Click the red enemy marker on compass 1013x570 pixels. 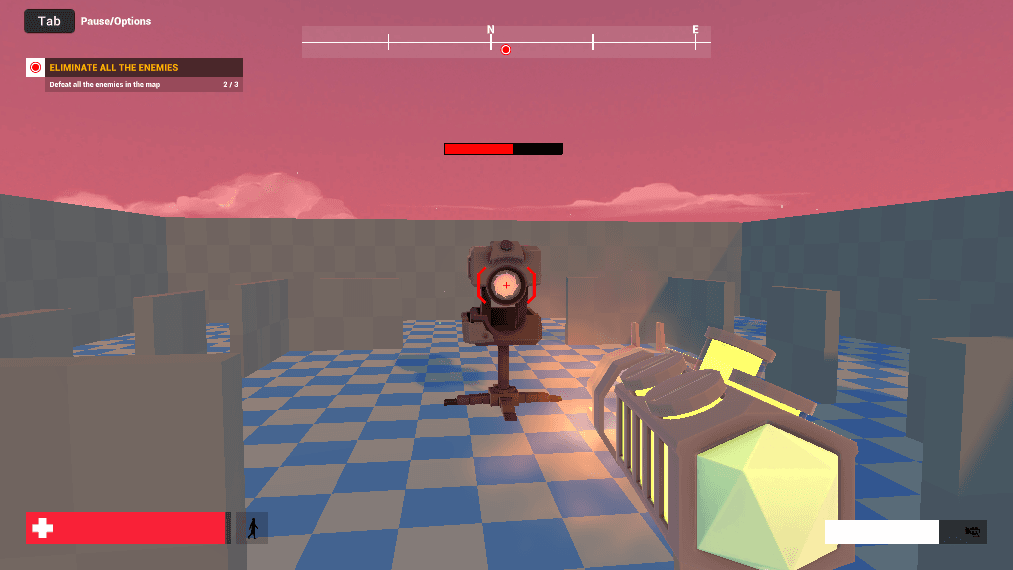point(506,49)
